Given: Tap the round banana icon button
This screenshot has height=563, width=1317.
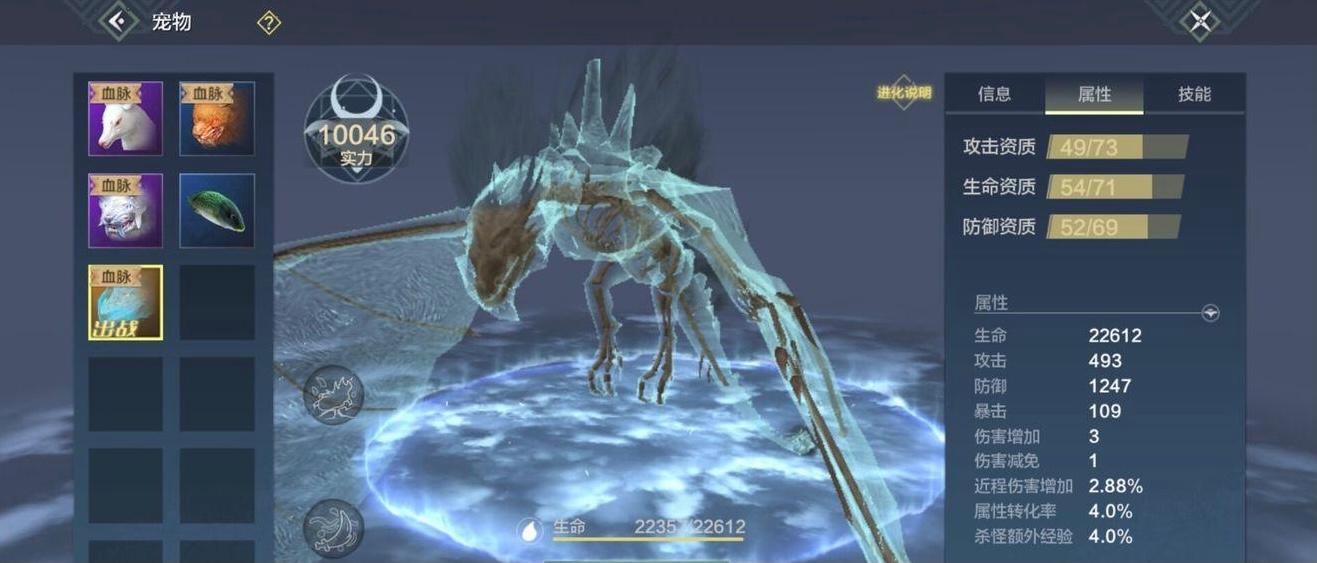Looking at the screenshot, I should pos(334,527).
